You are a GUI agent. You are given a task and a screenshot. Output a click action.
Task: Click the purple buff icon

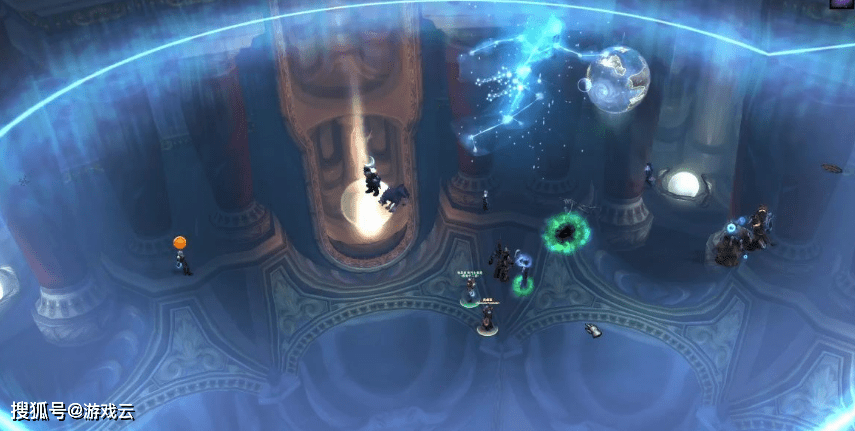842,4
